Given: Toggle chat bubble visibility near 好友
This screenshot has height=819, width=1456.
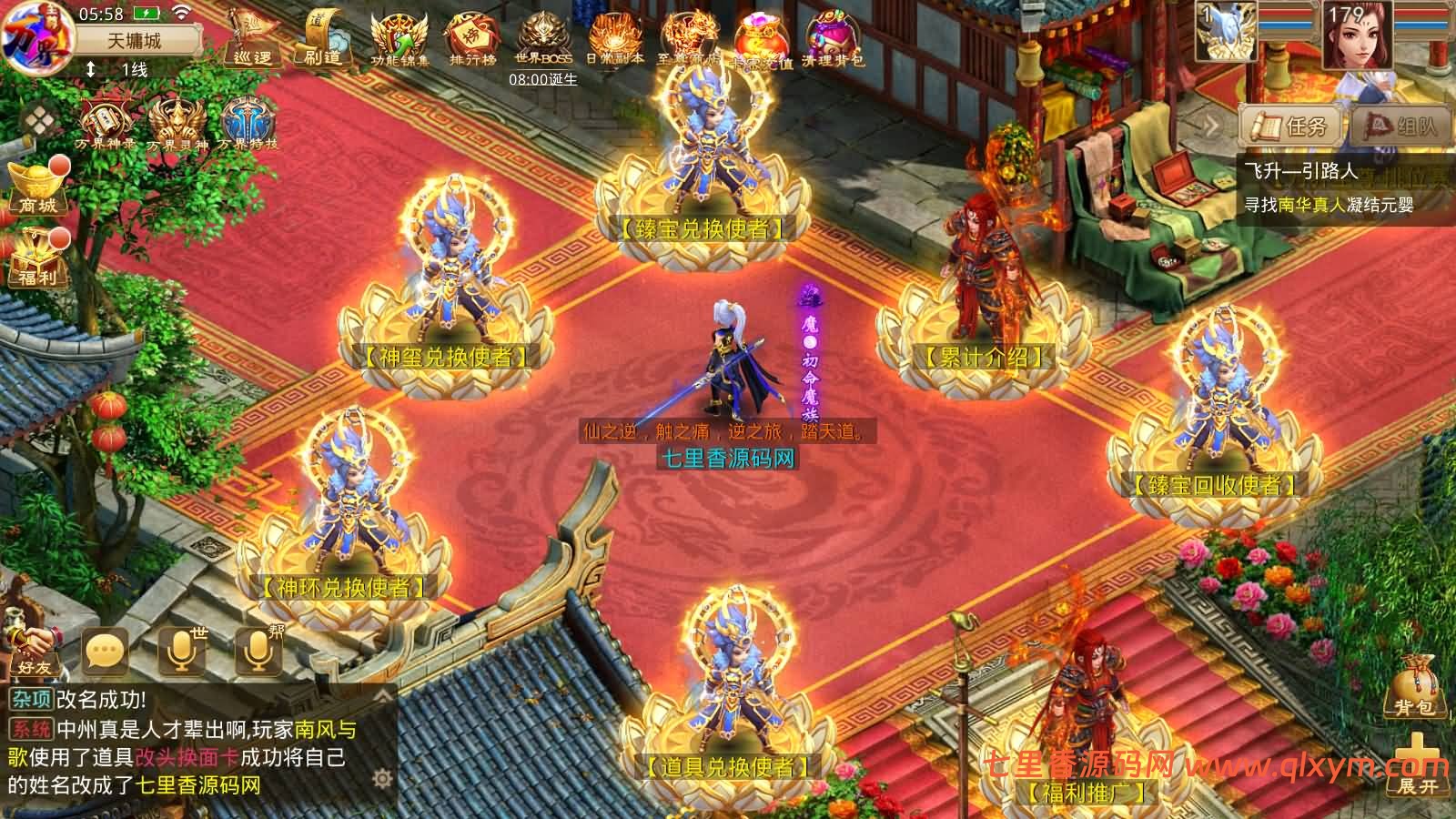Looking at the screenshot, I should coord(105,650).
